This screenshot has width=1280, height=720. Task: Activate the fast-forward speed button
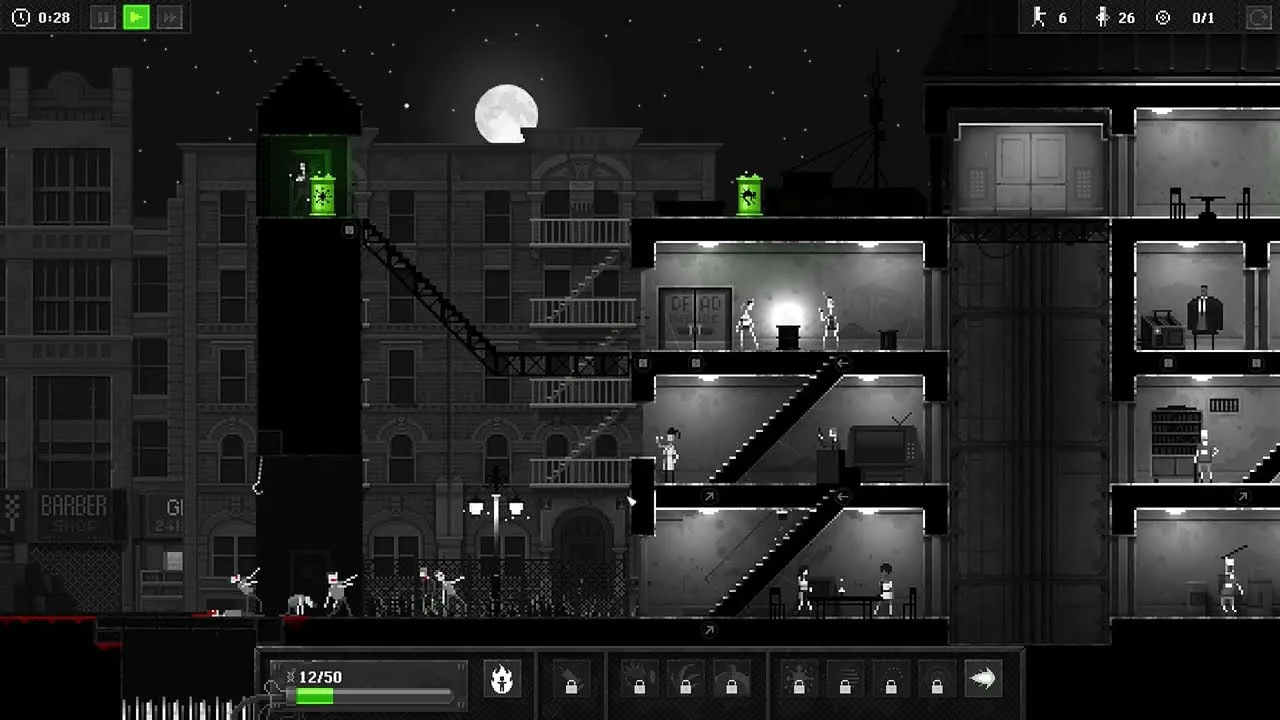point(170,17)
